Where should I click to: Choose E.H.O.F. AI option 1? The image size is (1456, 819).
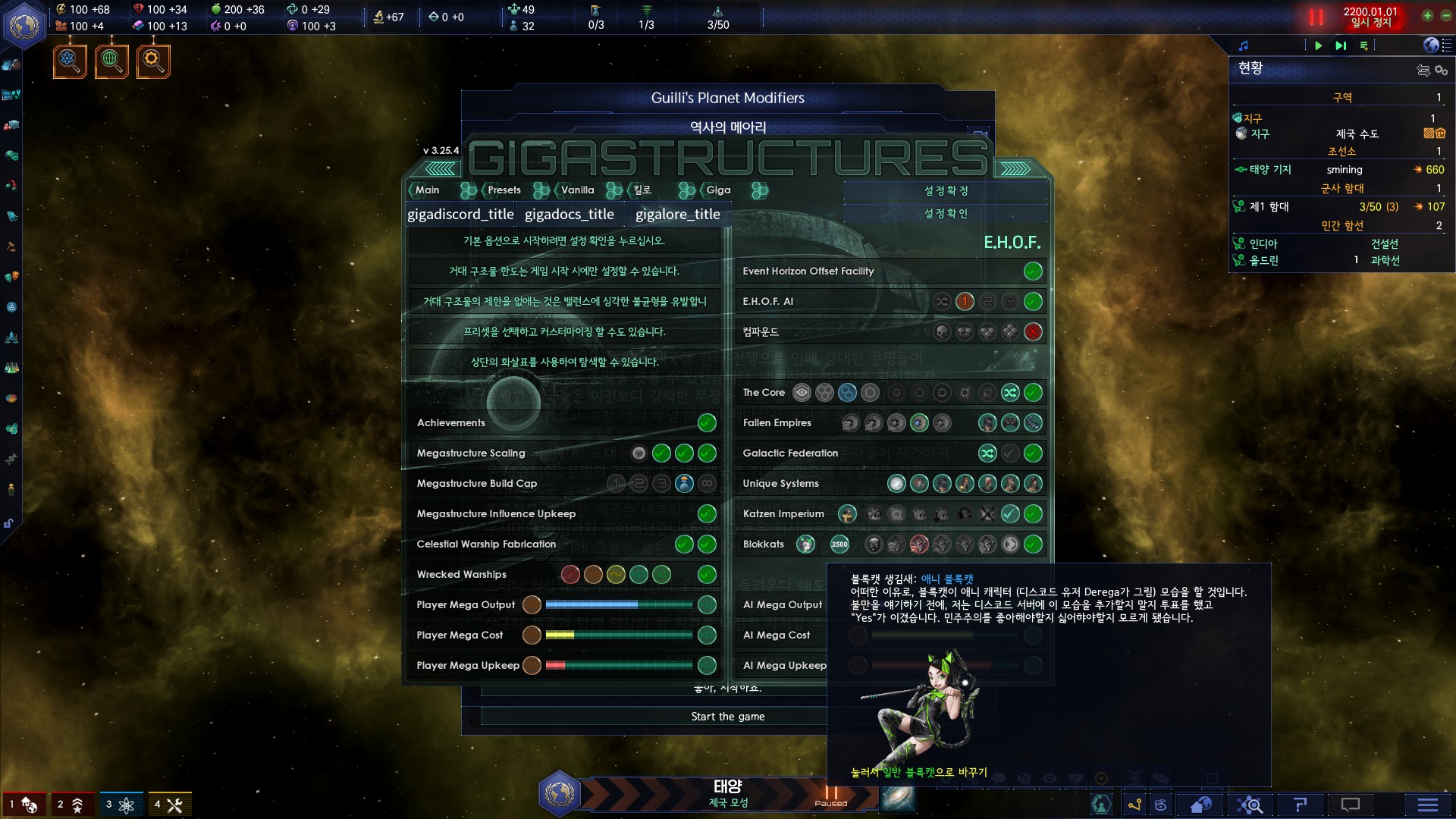pyautogui.click(x=965, y=301)
